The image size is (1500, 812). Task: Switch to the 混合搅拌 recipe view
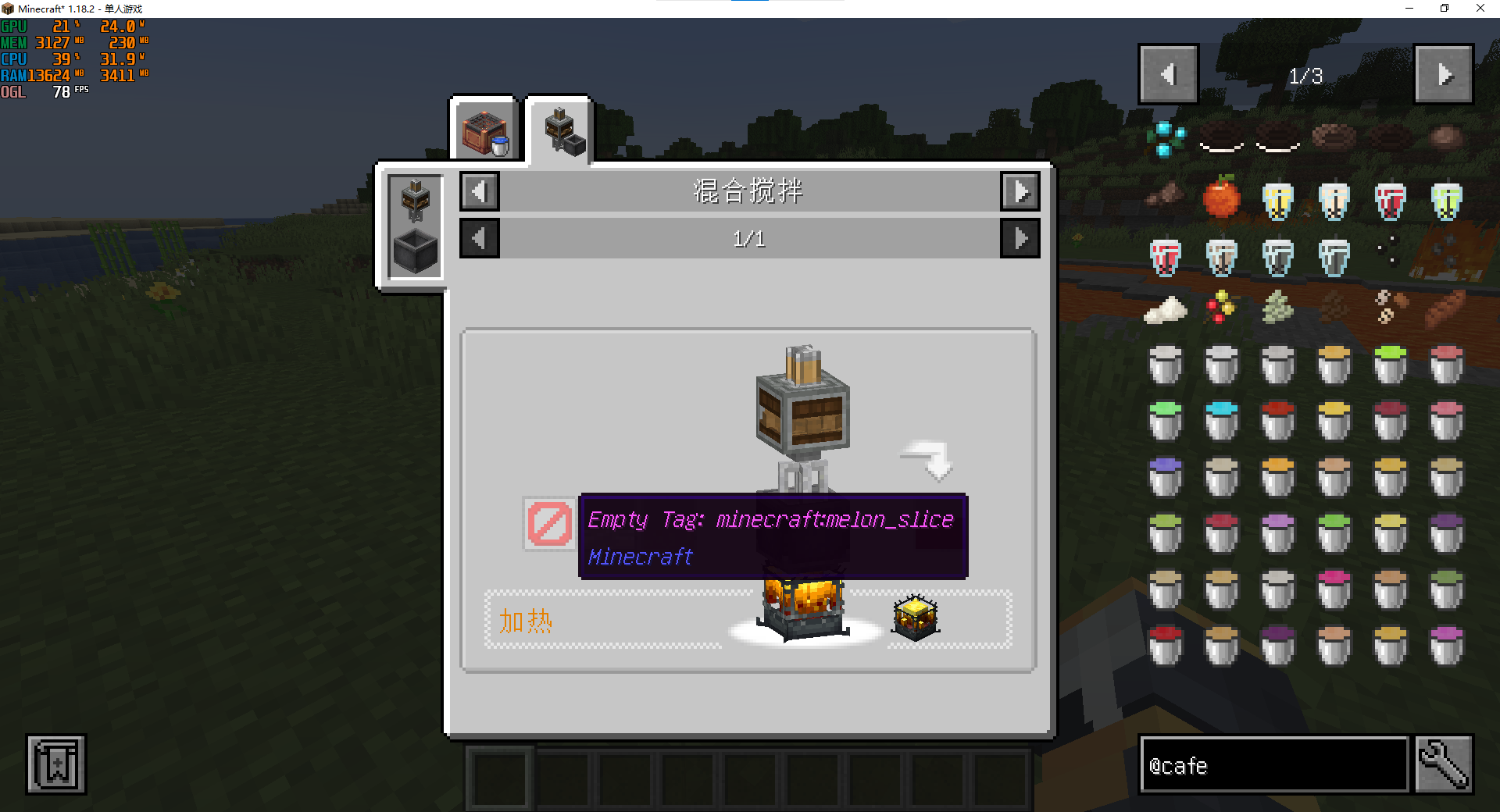click(414, 226)
